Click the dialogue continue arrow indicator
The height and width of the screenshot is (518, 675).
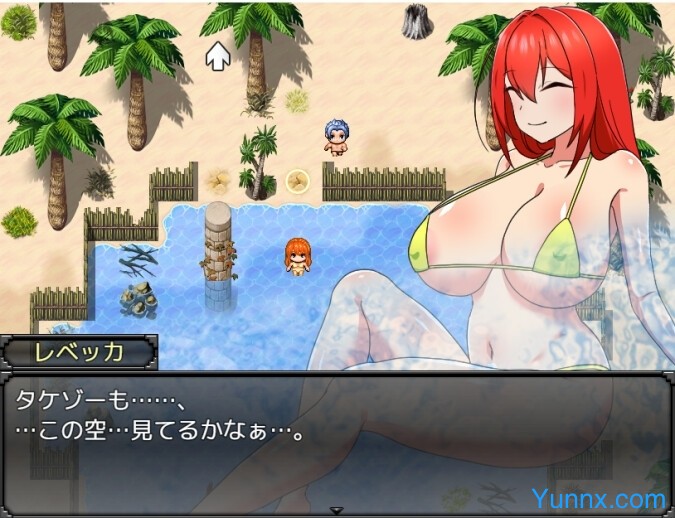coord(337,509)
